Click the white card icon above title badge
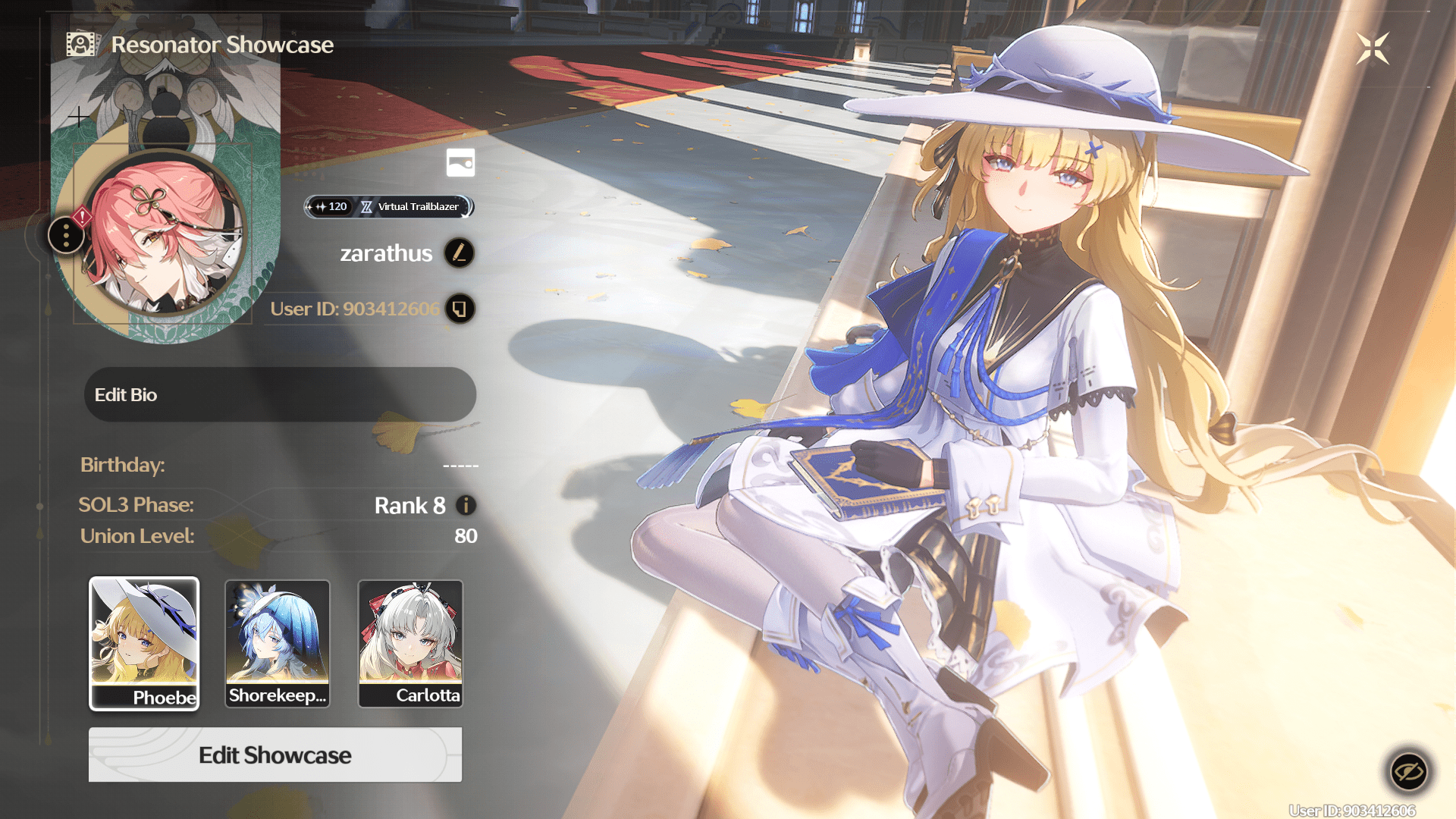This screenshot has height=819, width=1456. coord(460,162)
